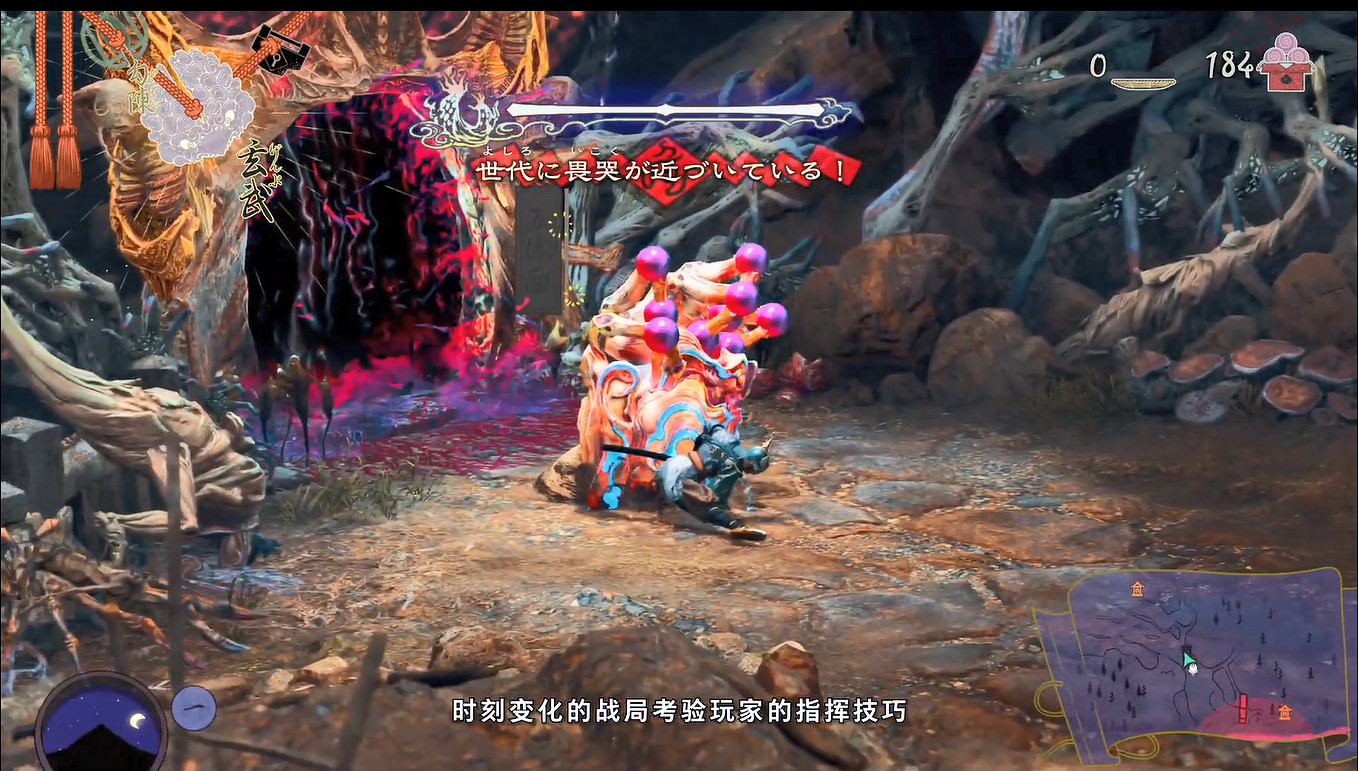Toggle the small circular command gauge

194,708
